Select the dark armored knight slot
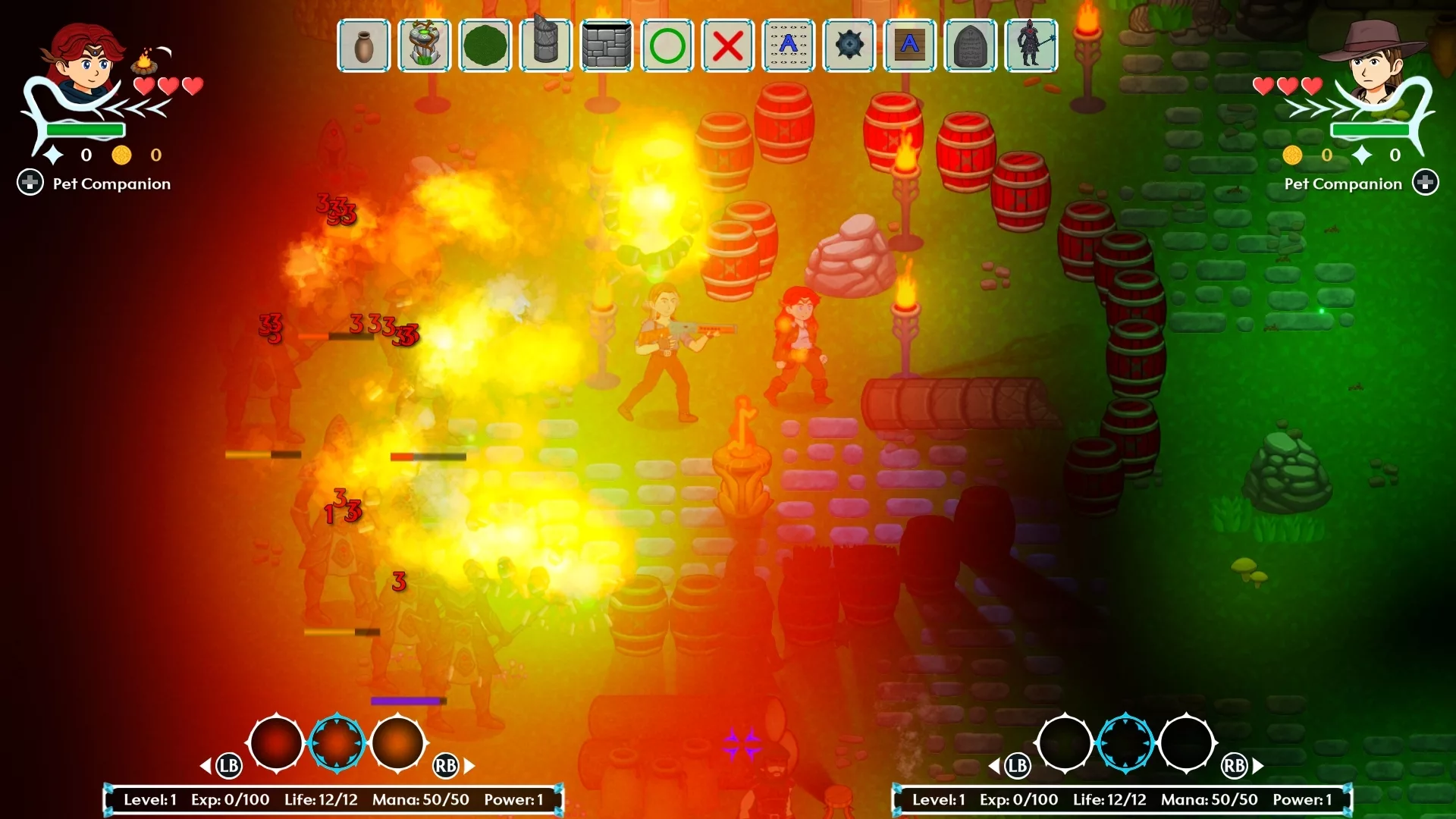This screenshot has height=819, width=1456. pos(1031,45)
